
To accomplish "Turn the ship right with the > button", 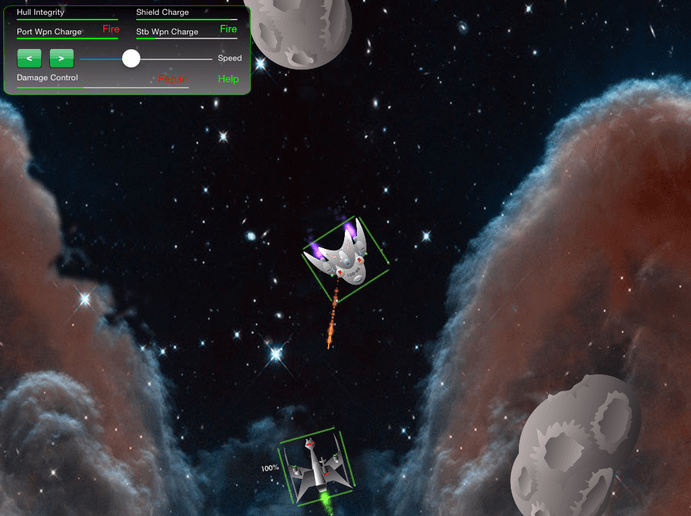I will click(x=62, y=59).
